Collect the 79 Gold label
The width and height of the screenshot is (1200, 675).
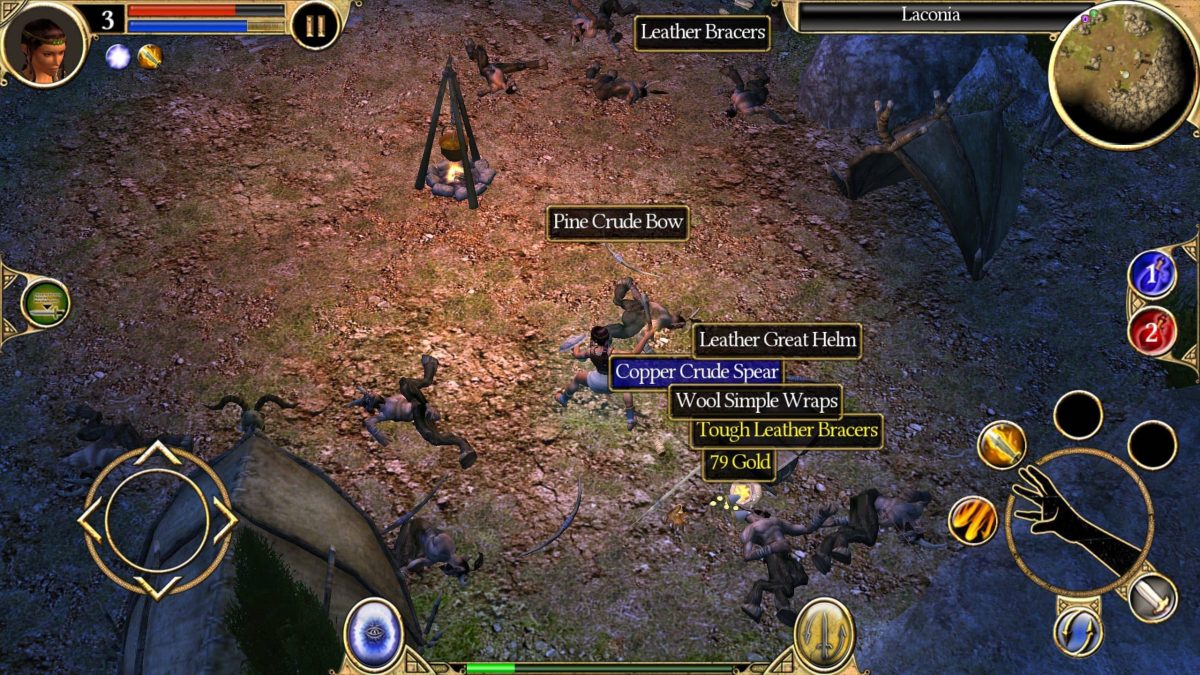(x=738, y=463)
